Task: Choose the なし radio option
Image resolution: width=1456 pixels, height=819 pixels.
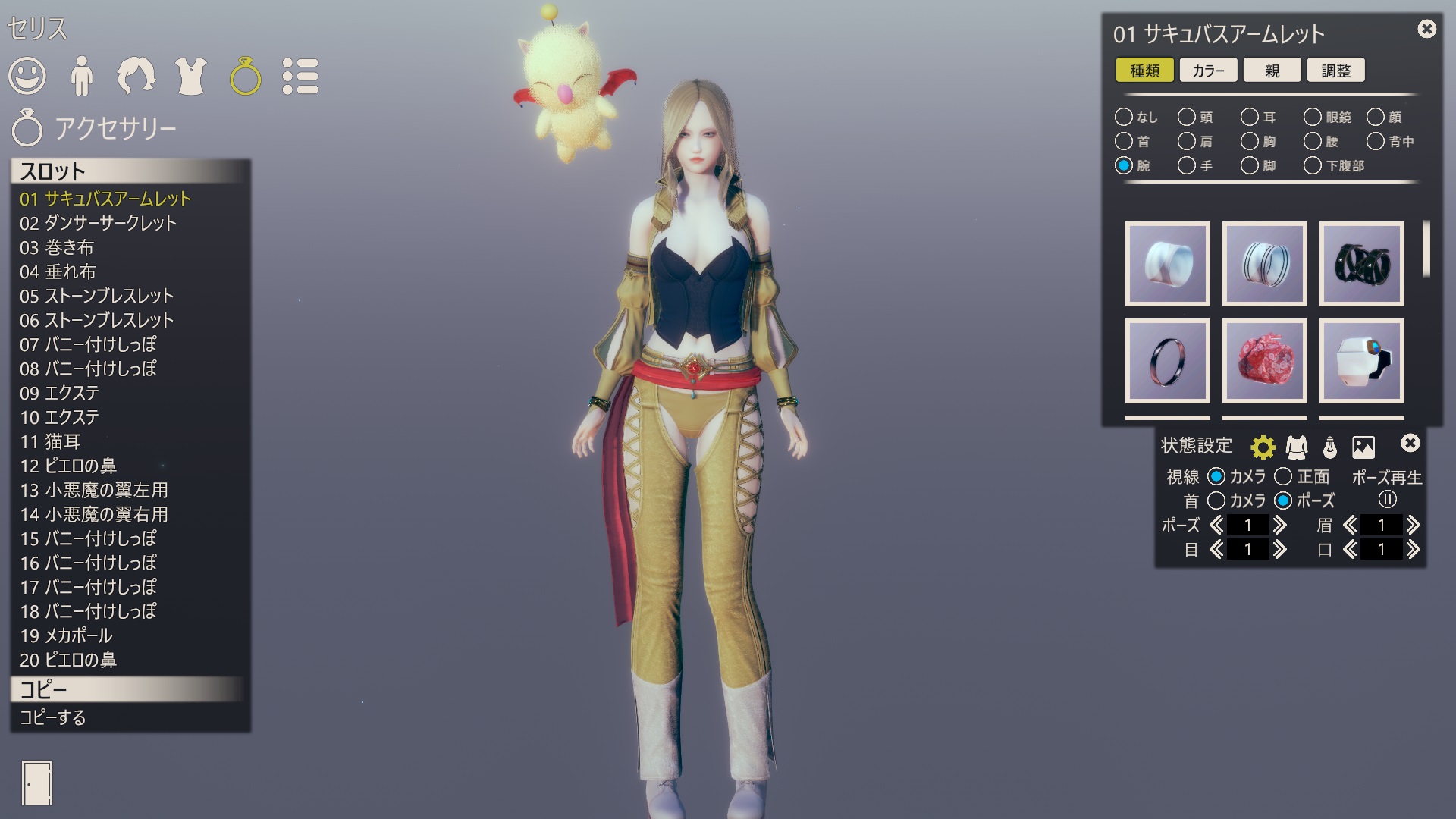Action: pyautogui.click(x=1124, y=118)
